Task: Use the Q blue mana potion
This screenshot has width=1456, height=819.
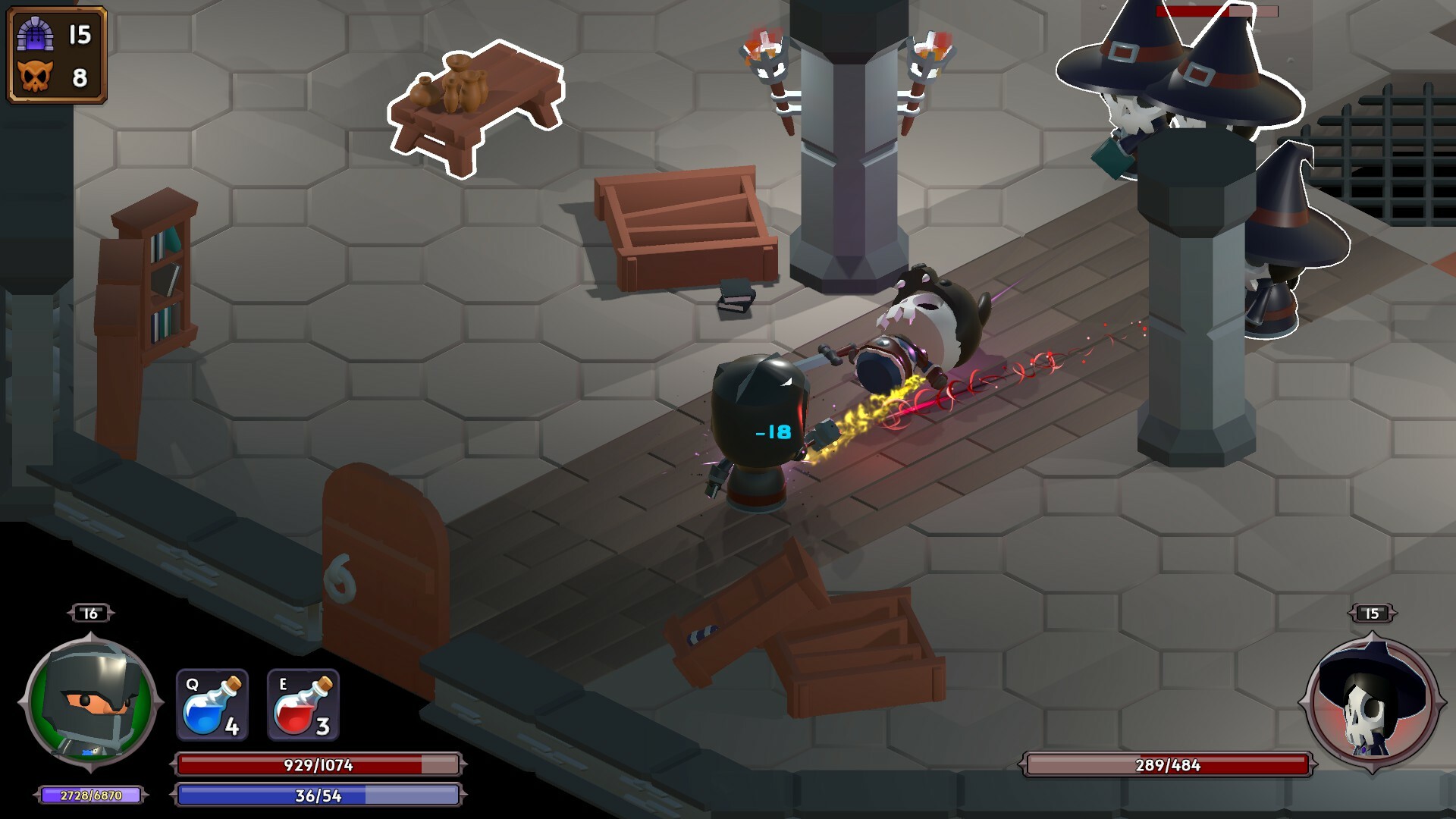Action: pyautogui.click(x=214, y=705)
